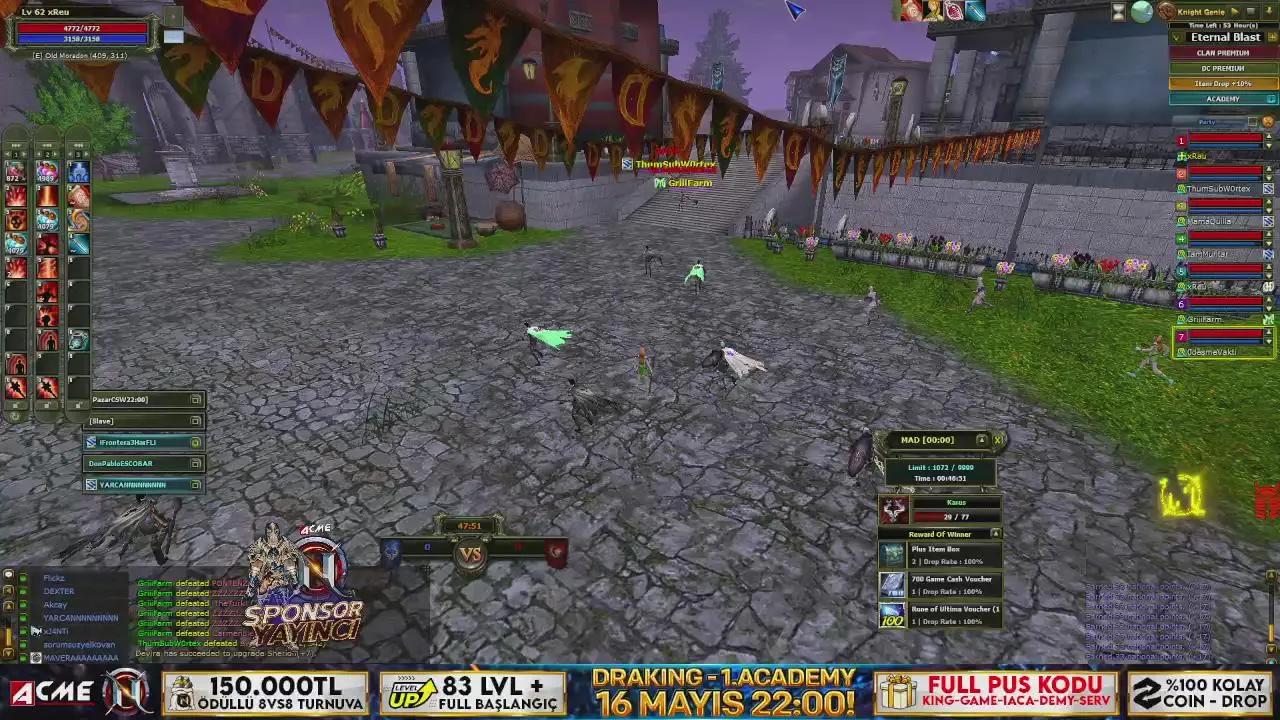The width and height of the screenshot is (1280, 720).
Task: Click the Knight Genie play arrow icon
Action: pos(1233,11)
